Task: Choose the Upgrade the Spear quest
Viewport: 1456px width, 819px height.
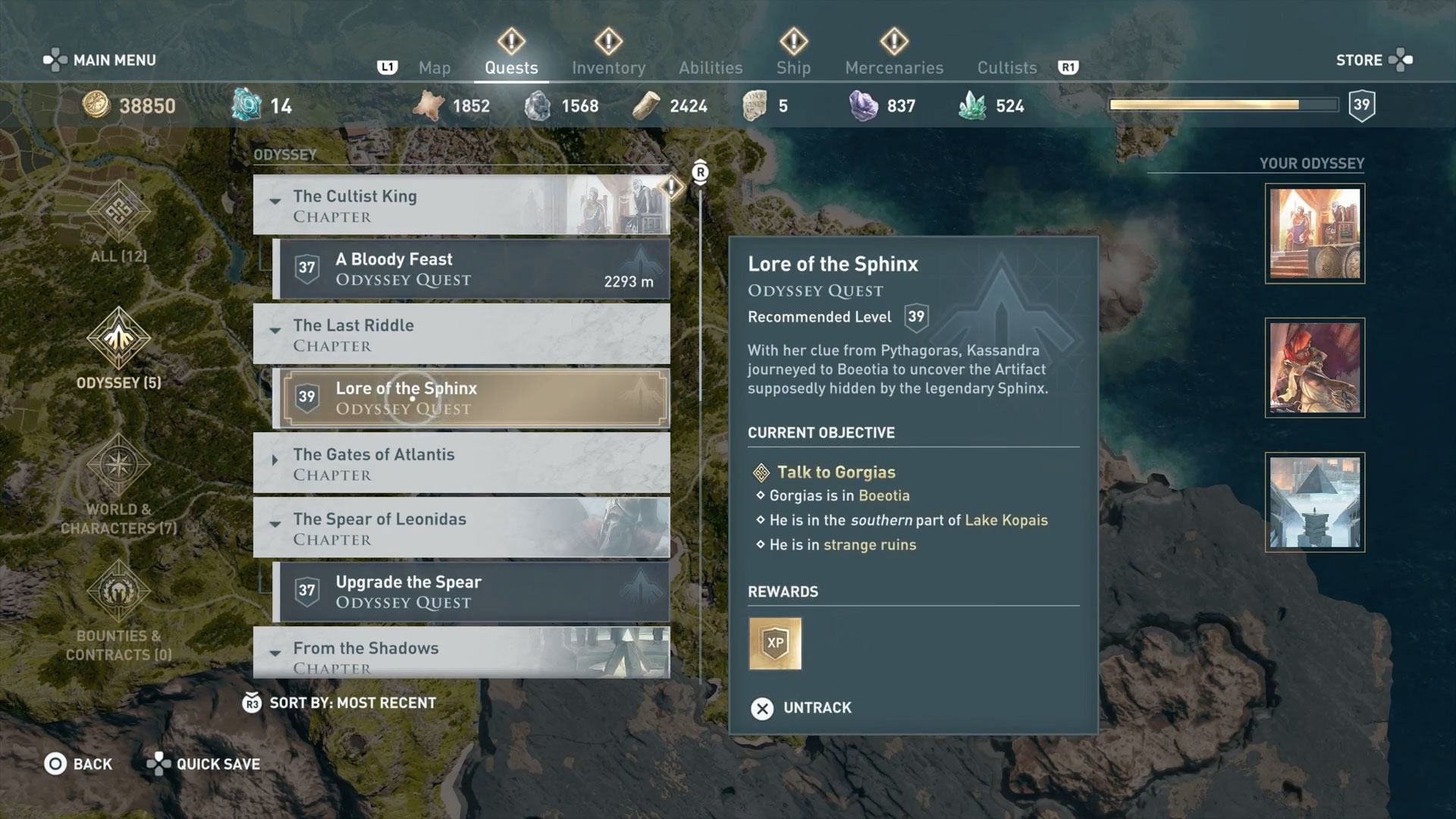Action: (x=472, y=591)
